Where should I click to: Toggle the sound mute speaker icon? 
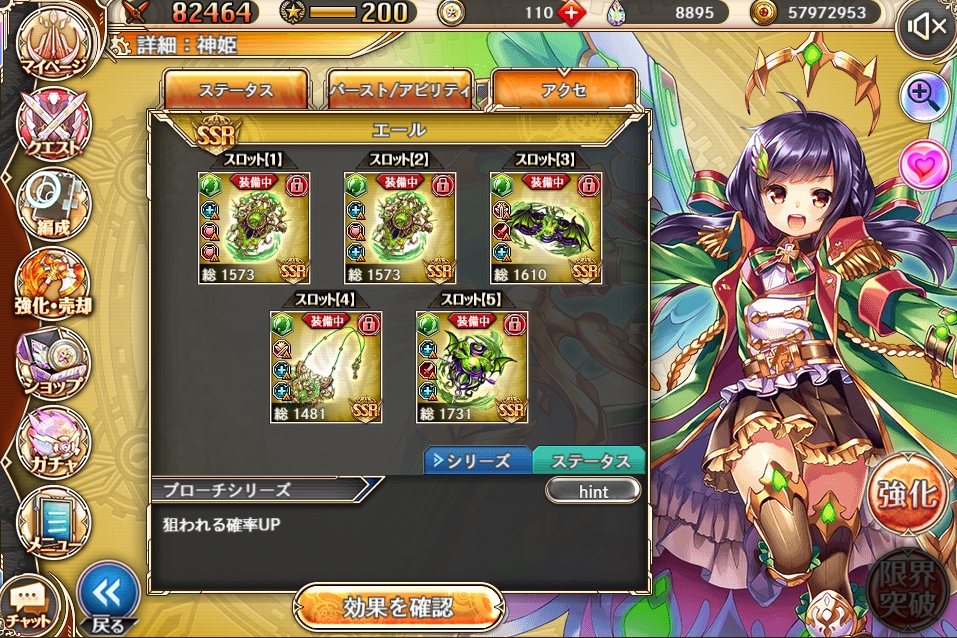(925, 27)
